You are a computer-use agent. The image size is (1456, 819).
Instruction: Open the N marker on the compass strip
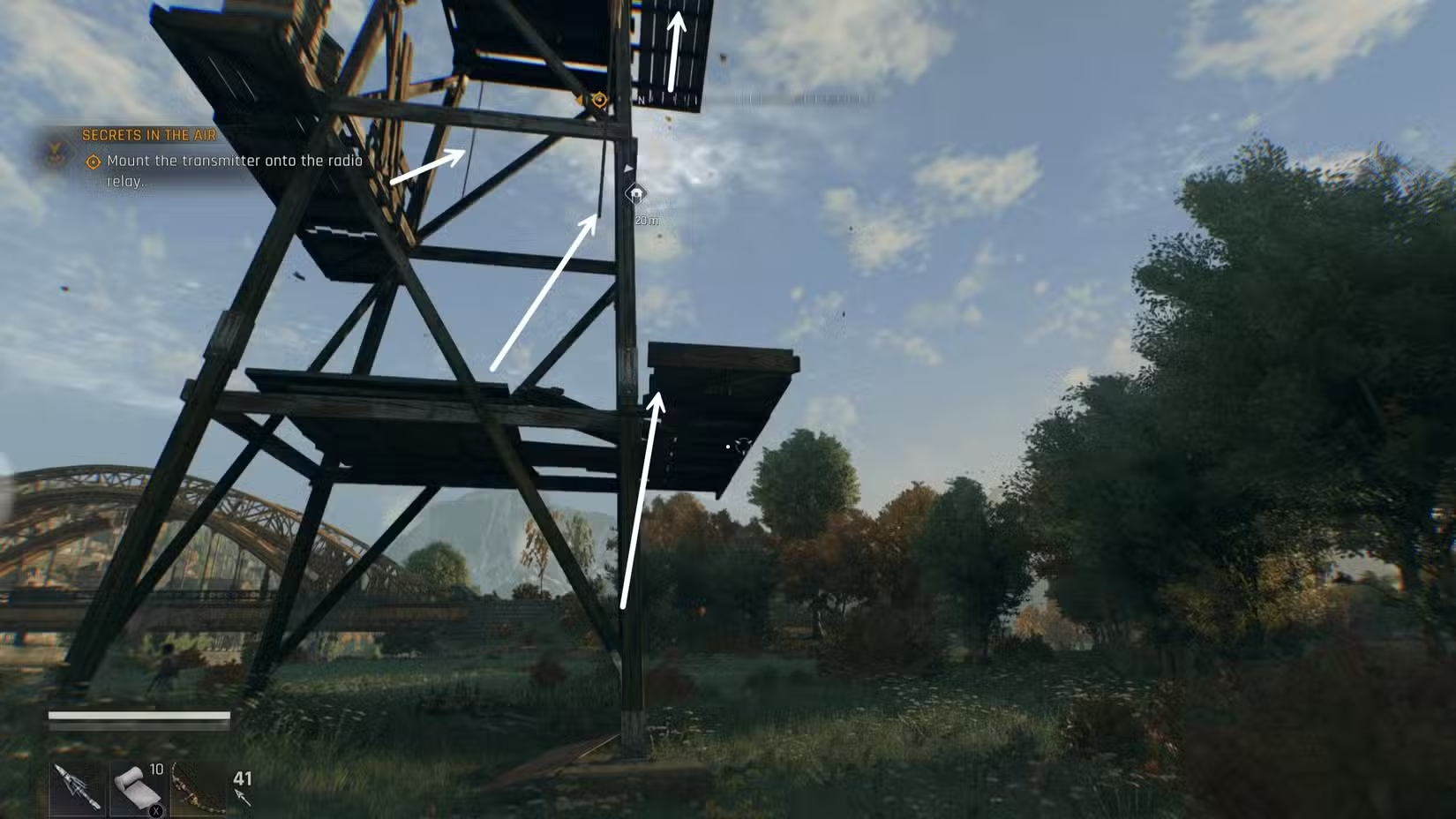point(641,100)
